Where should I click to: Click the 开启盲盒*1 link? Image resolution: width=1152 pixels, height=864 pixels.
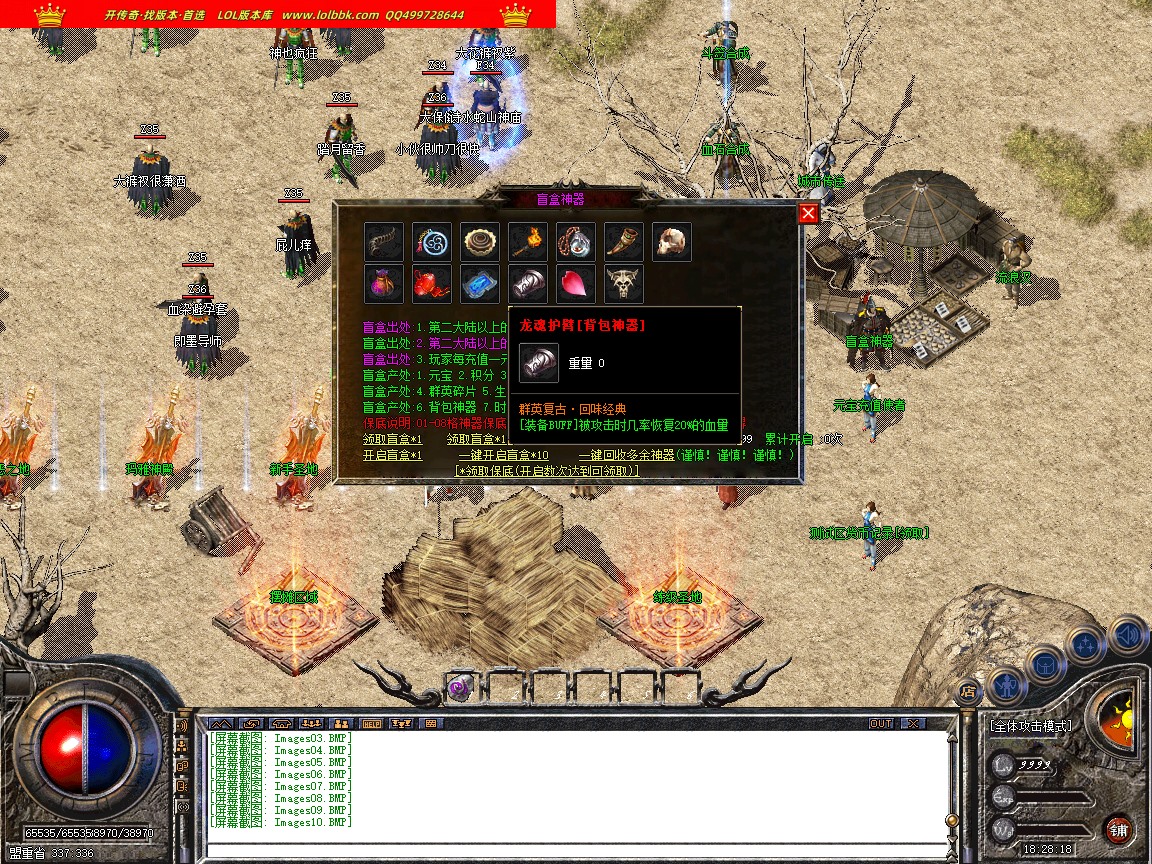[392, 455]
